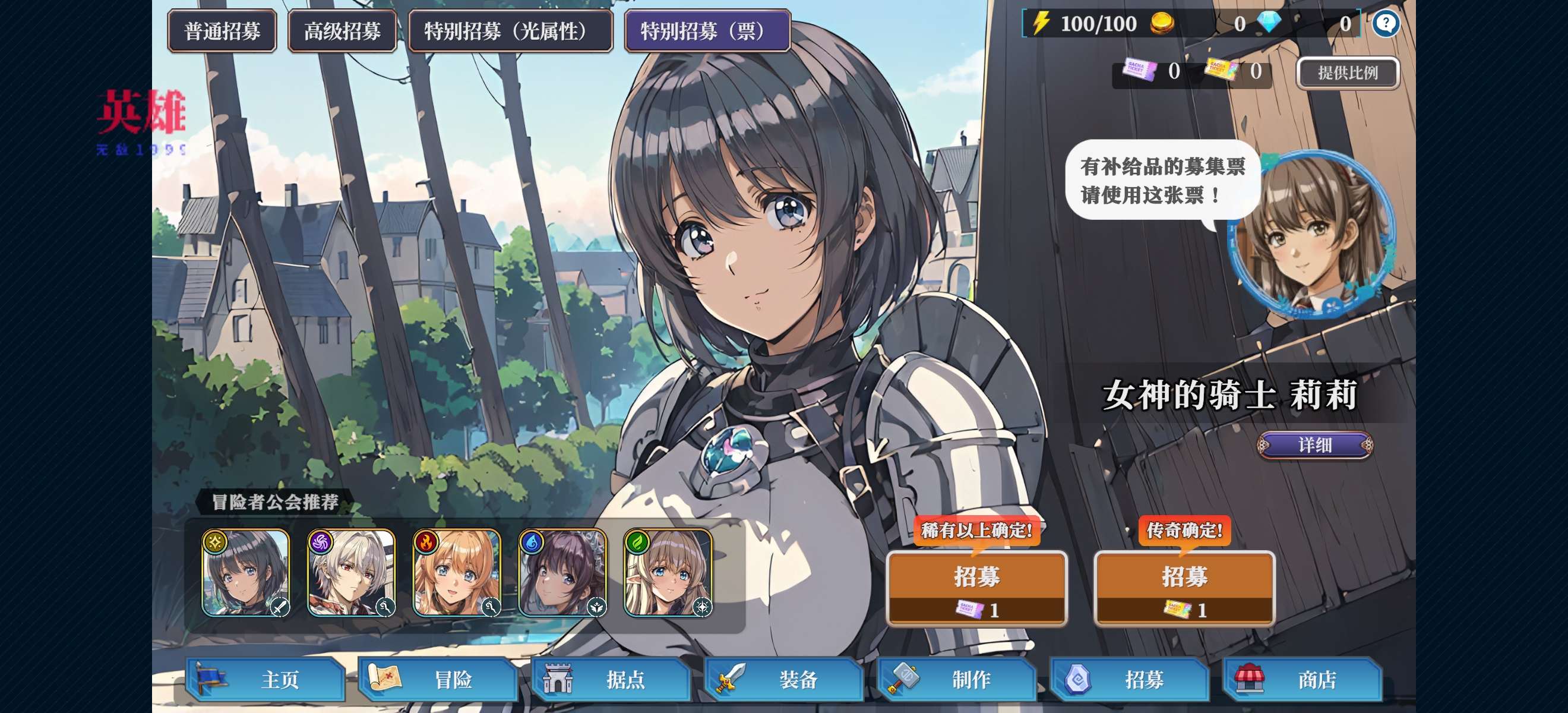
Task: Switch to the 普通招募 tab
Action: [222, 31]
